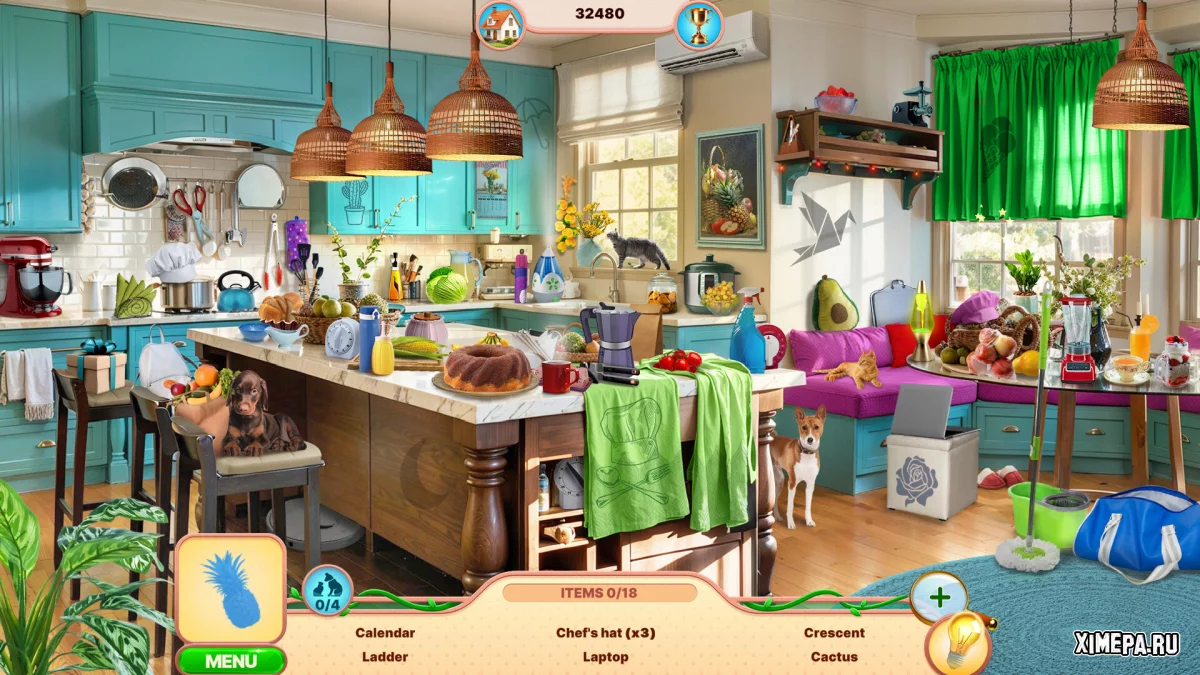Choose Crescent in the item list
This screenshot has width=1200, height=675.
(834, 633)
